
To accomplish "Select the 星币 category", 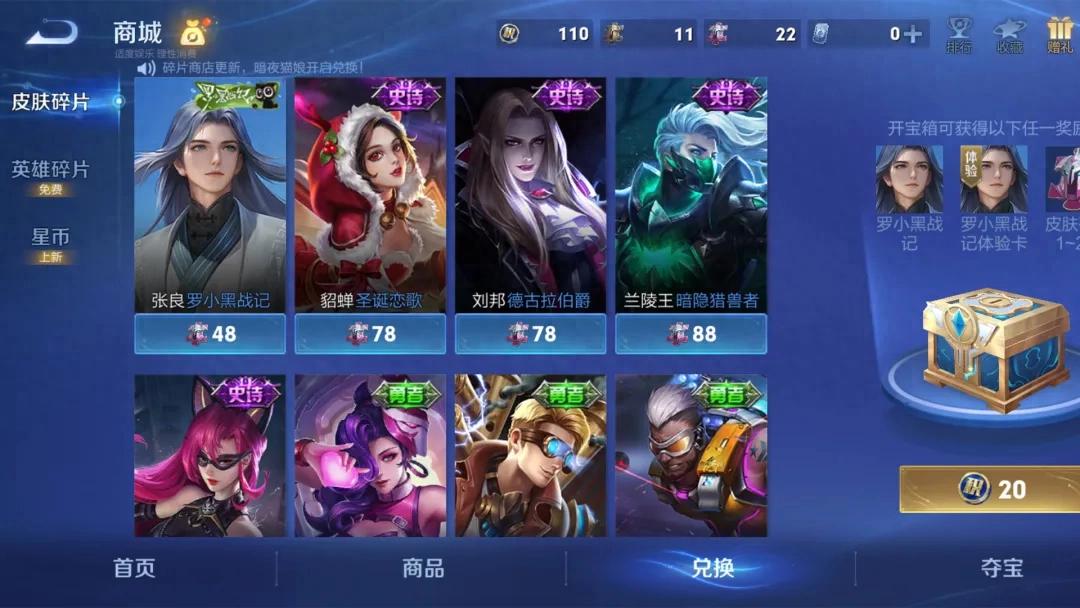I will point(50,240).
